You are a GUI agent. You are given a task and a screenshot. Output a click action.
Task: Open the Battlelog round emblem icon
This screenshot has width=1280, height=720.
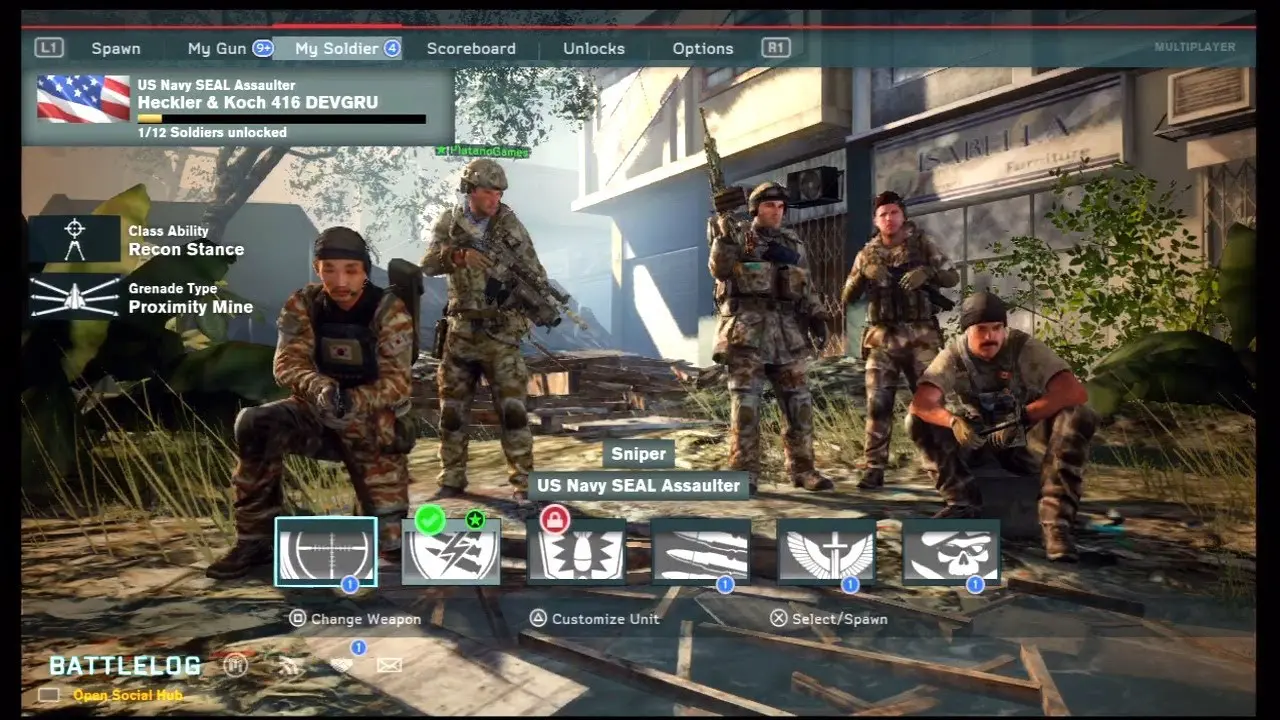pos(236,665)
